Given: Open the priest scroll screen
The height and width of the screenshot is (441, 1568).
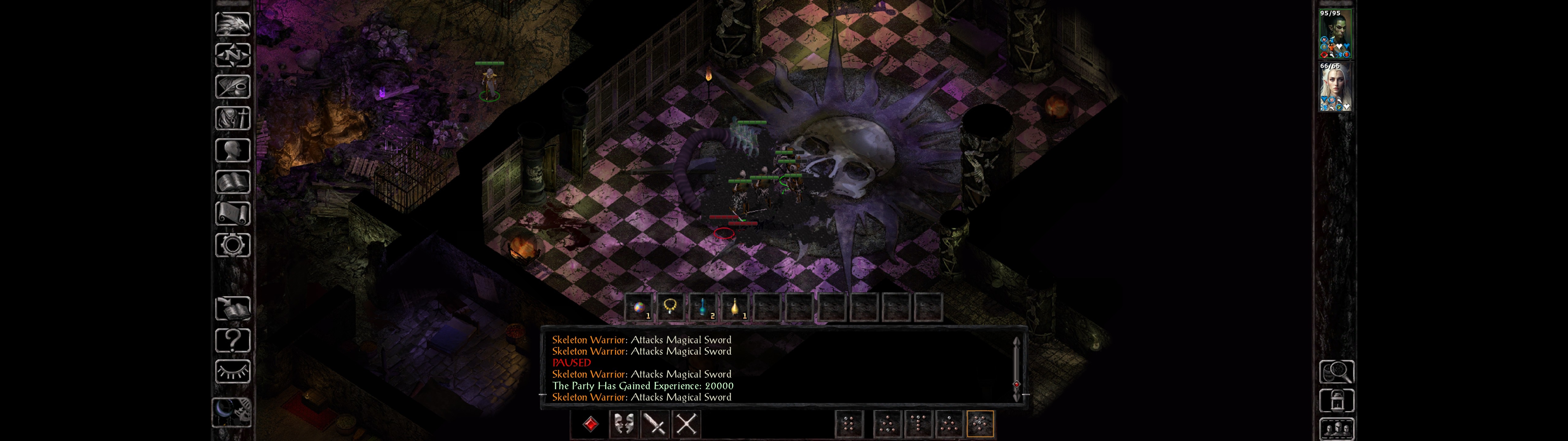Looking at the screenshot, I should tap(232, 214).
